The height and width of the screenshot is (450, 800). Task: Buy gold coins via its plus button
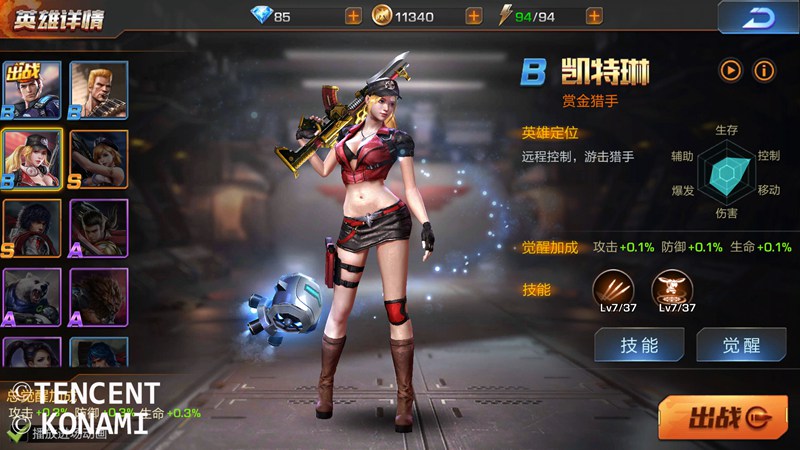(x=473, y=16)
